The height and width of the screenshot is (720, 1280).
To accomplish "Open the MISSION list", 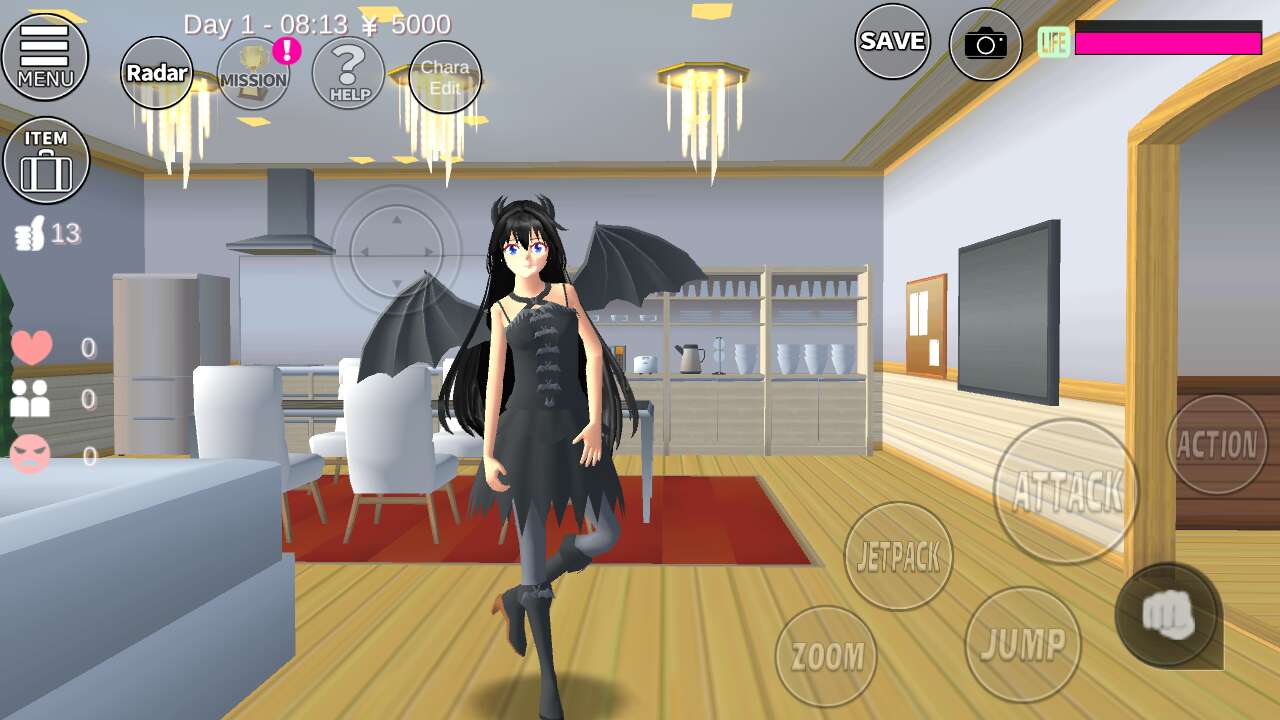I will tap(253, 73).
